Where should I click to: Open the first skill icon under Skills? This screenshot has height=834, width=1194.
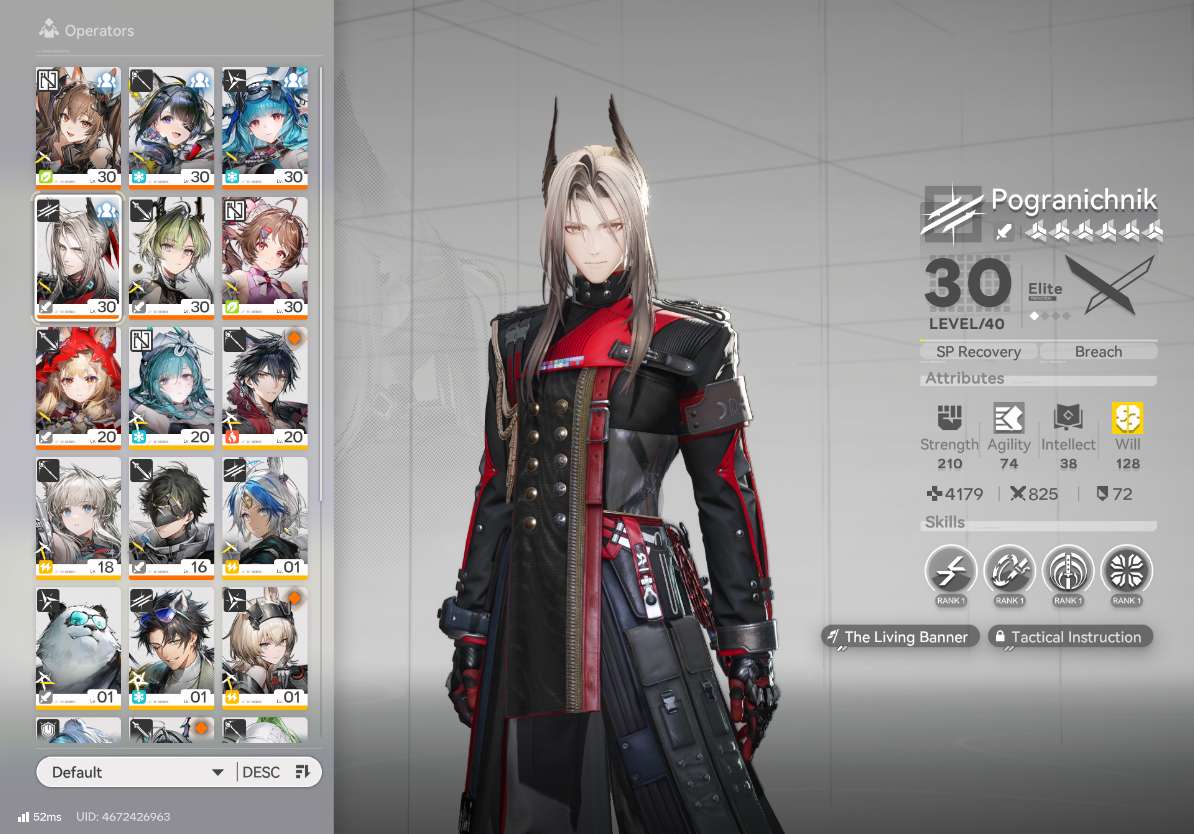pyautogui.click(x=950, y=572)
